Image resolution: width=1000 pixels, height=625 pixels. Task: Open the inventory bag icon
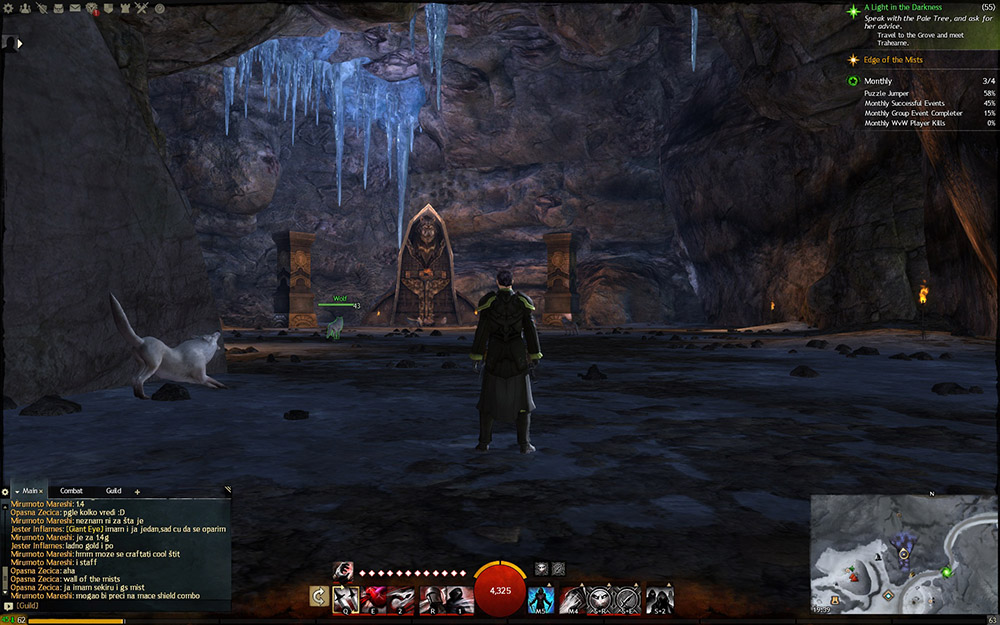[x=58, y=8]
